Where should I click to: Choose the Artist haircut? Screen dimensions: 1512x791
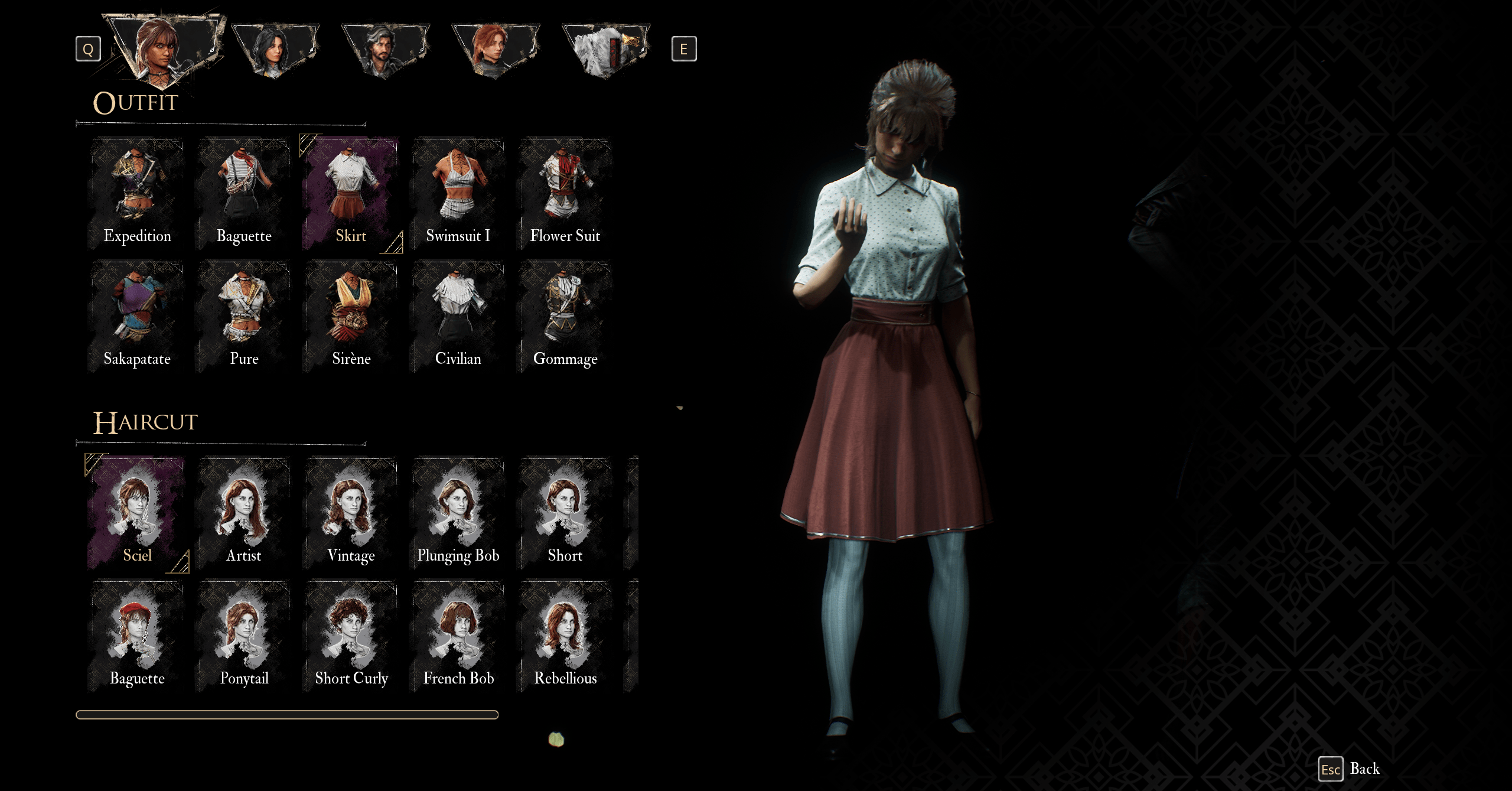[244, 513]
